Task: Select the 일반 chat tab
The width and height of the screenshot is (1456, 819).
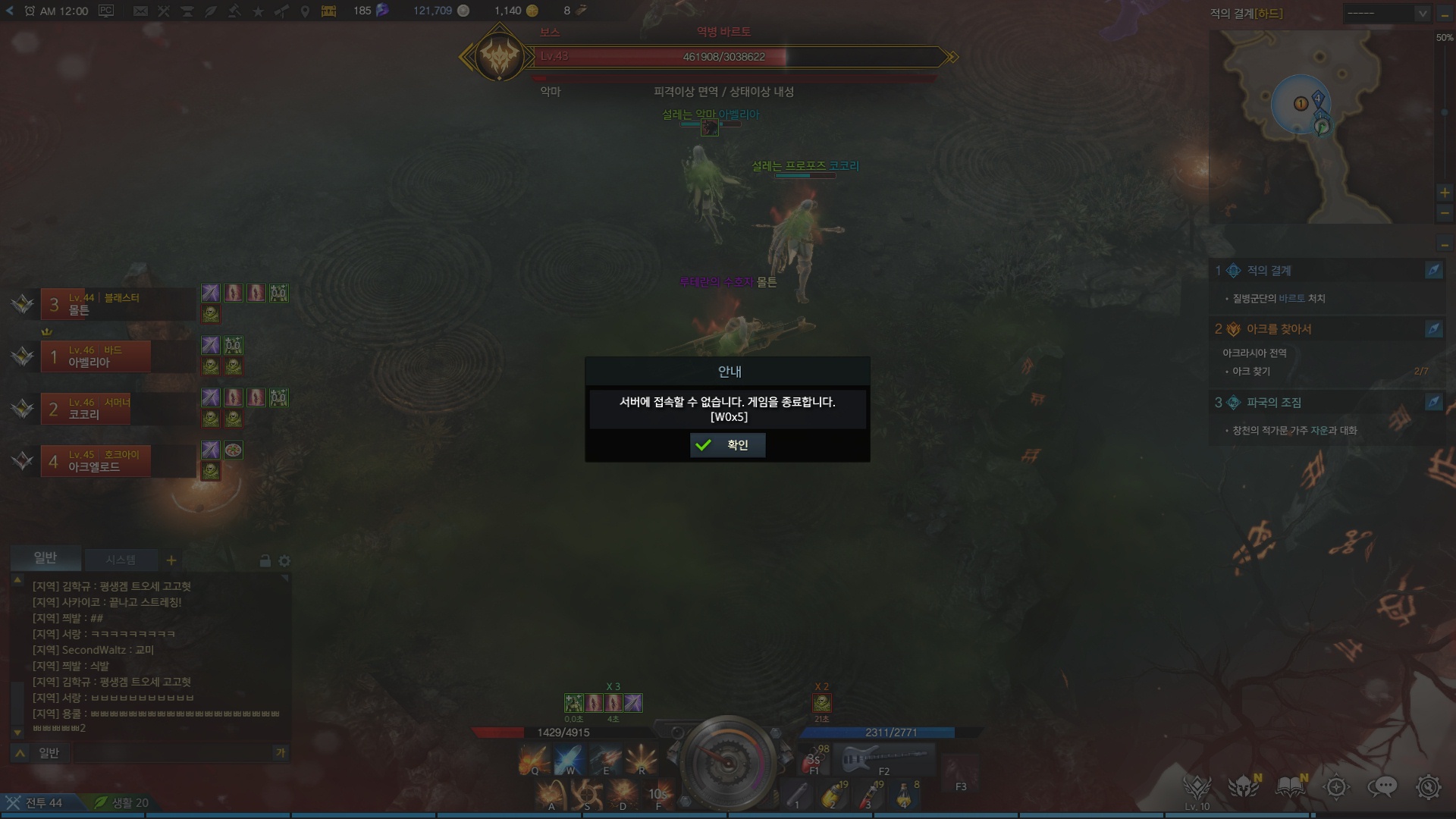Action: [x=45, y=558]
